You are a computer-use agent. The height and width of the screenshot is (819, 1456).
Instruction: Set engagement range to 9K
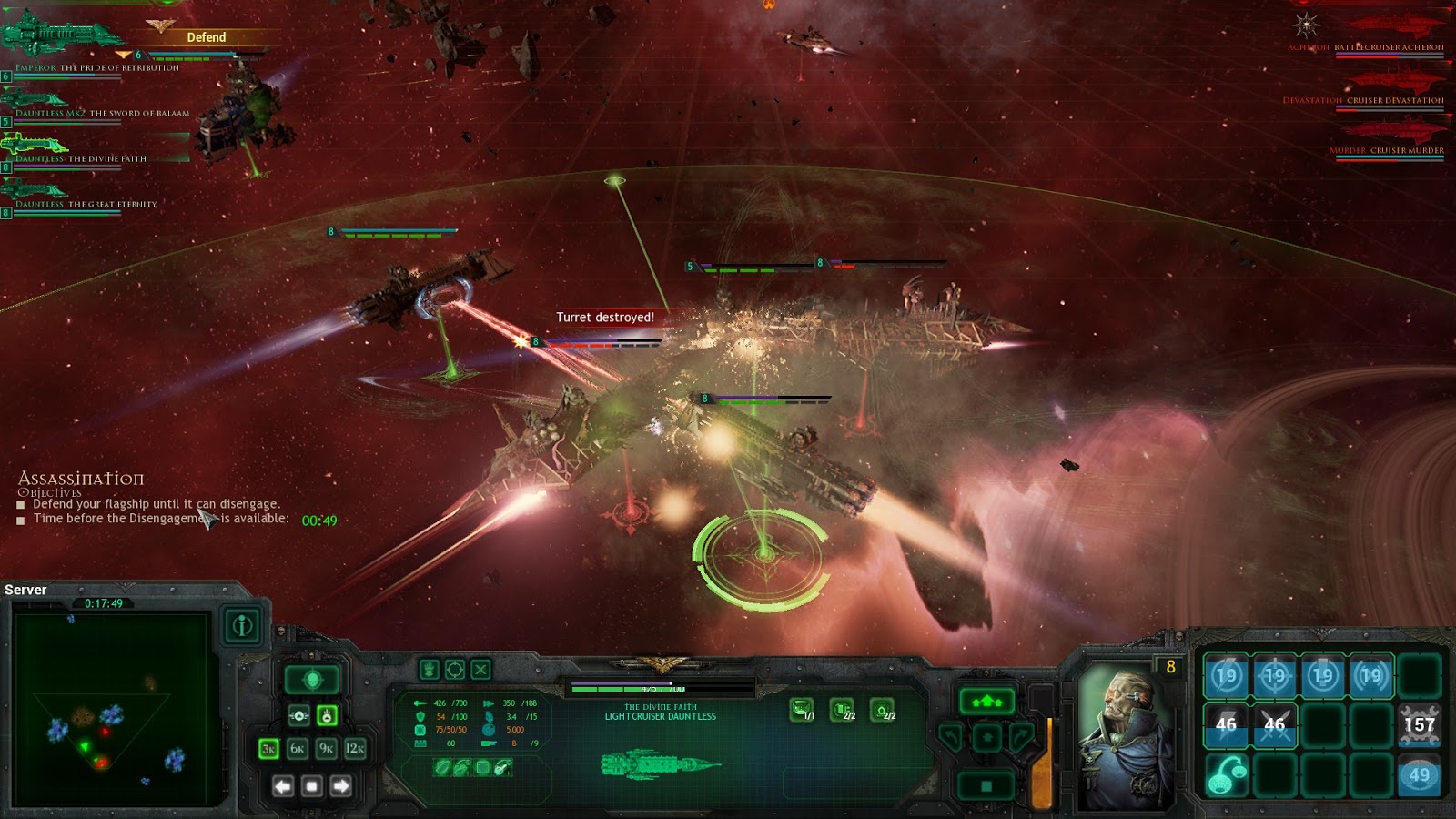(327, 748)
